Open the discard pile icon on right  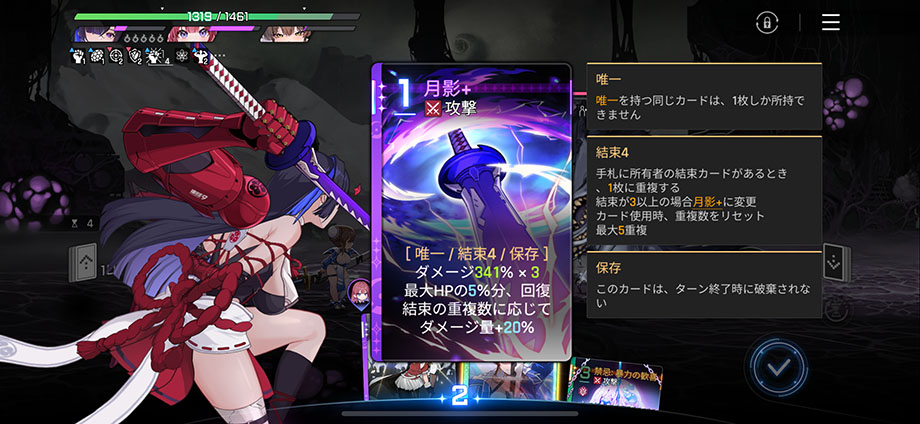pyautogui.click(x=835, y=265)
